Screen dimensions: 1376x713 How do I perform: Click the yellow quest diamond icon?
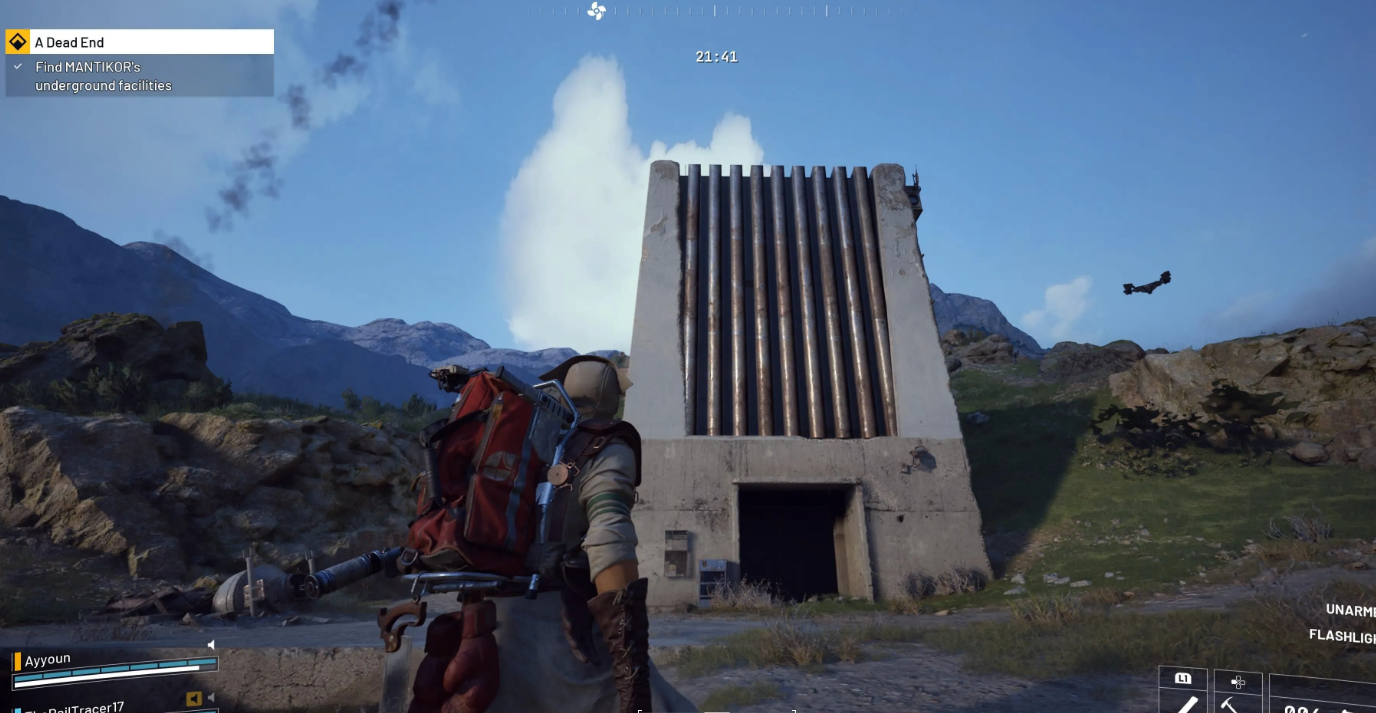click(x=17, y=42)
